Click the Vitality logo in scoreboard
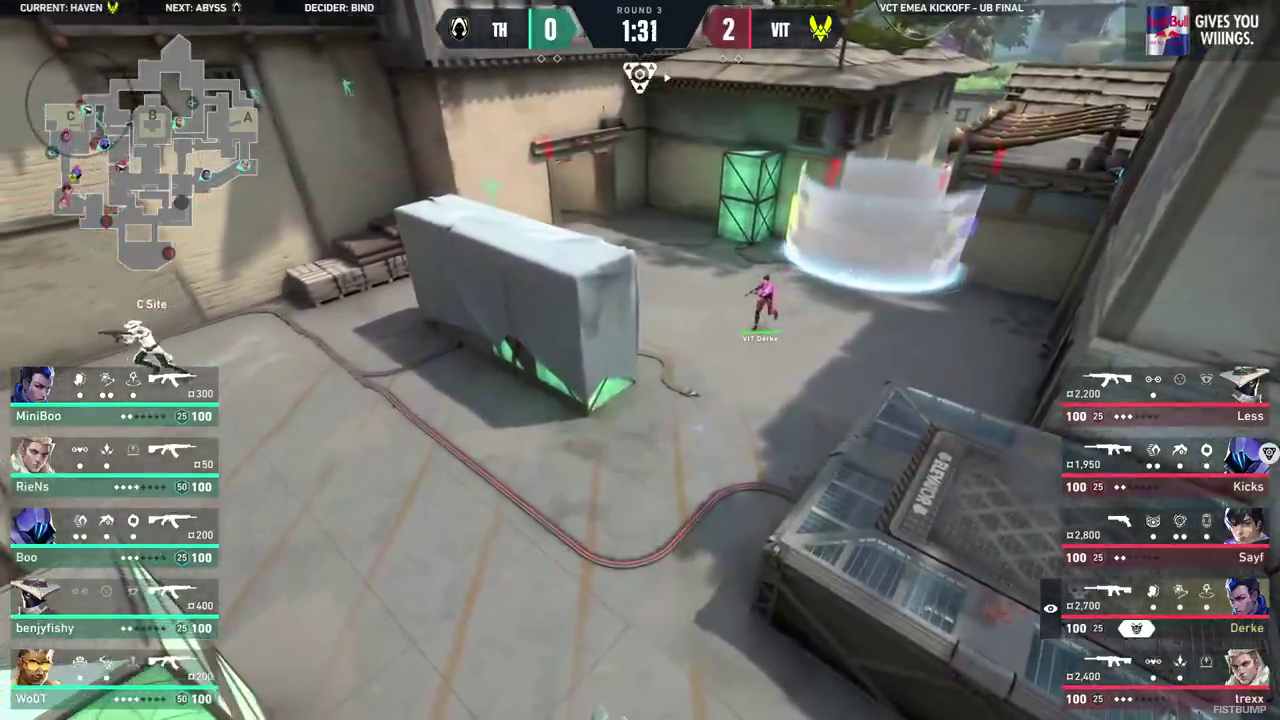This screenshot has width=1280, height=720. click(821, 29)
